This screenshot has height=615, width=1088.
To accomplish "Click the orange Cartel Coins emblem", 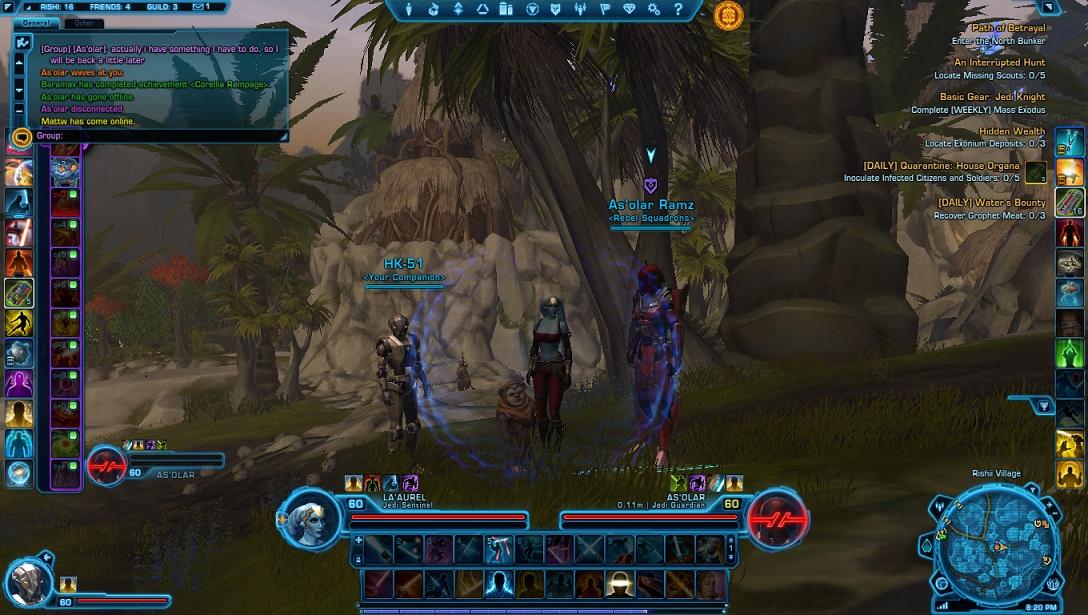I will (x=729, y=14).
